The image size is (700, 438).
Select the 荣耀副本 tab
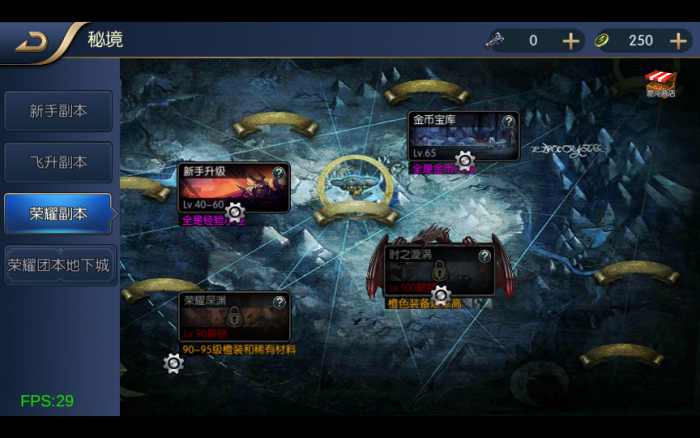click(58, 213)
